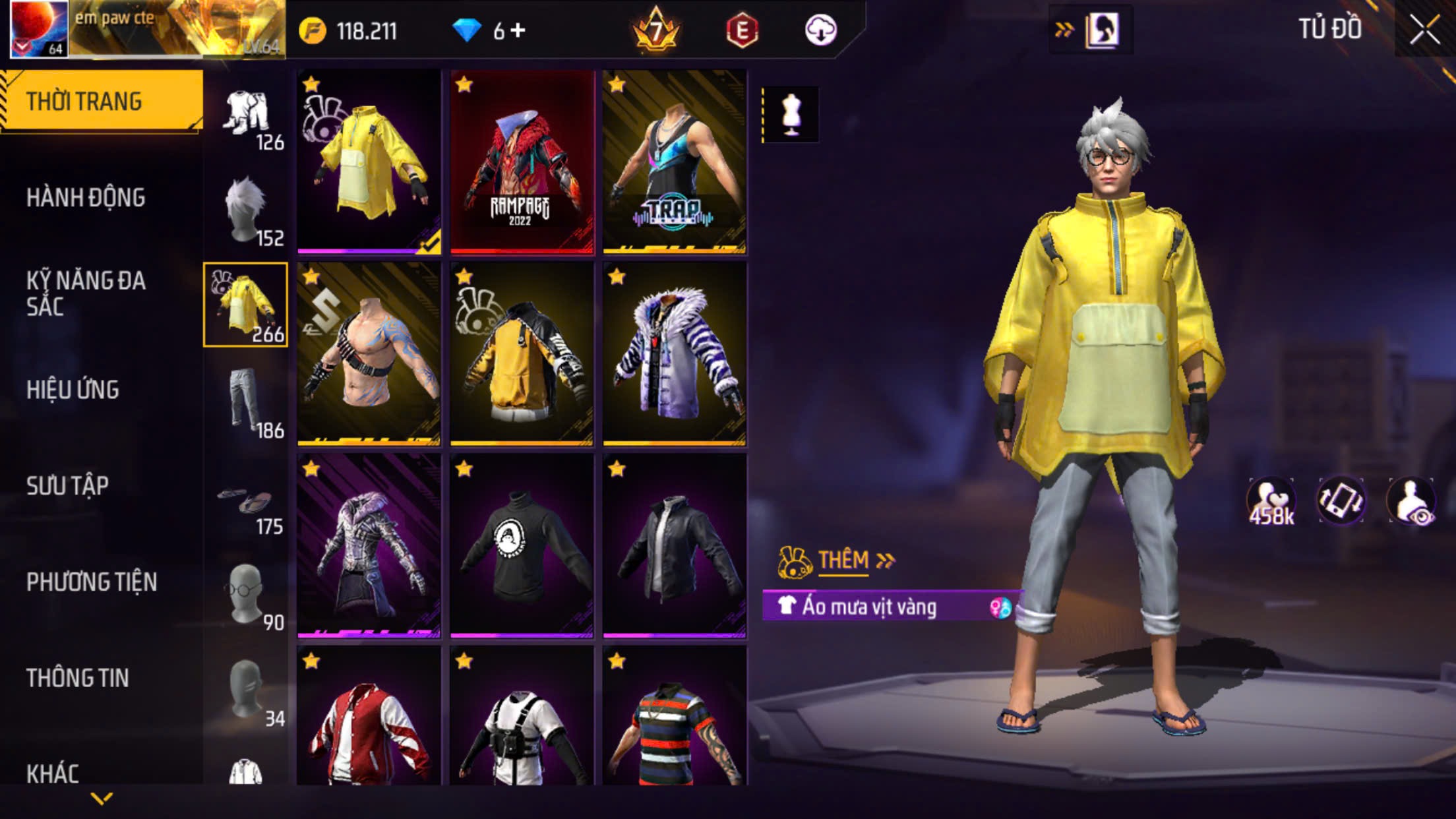
Task: Click the Thêm link above item name
Action: (843, 561)
